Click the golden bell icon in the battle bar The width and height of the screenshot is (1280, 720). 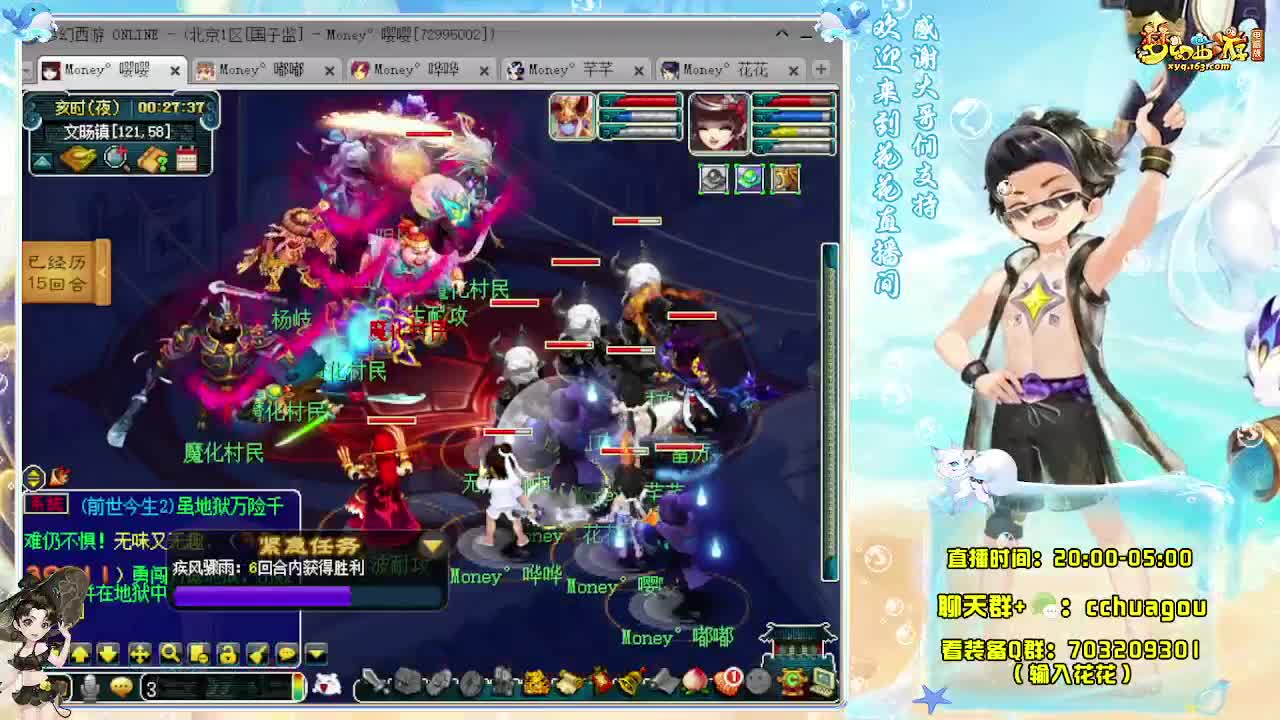(629, 679)
